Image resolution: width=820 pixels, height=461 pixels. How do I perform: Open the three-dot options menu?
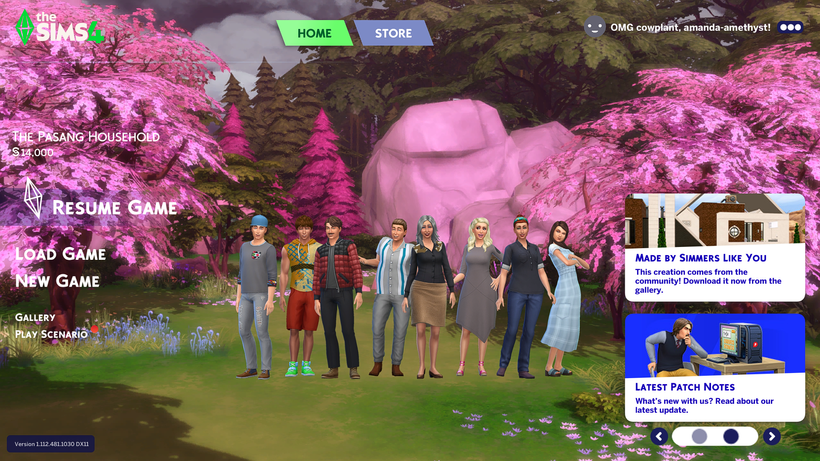[x=790, y=27]
